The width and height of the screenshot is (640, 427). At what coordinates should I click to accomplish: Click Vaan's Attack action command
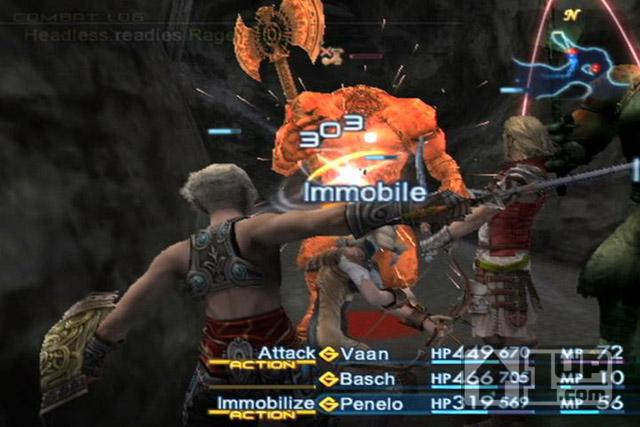286,353
